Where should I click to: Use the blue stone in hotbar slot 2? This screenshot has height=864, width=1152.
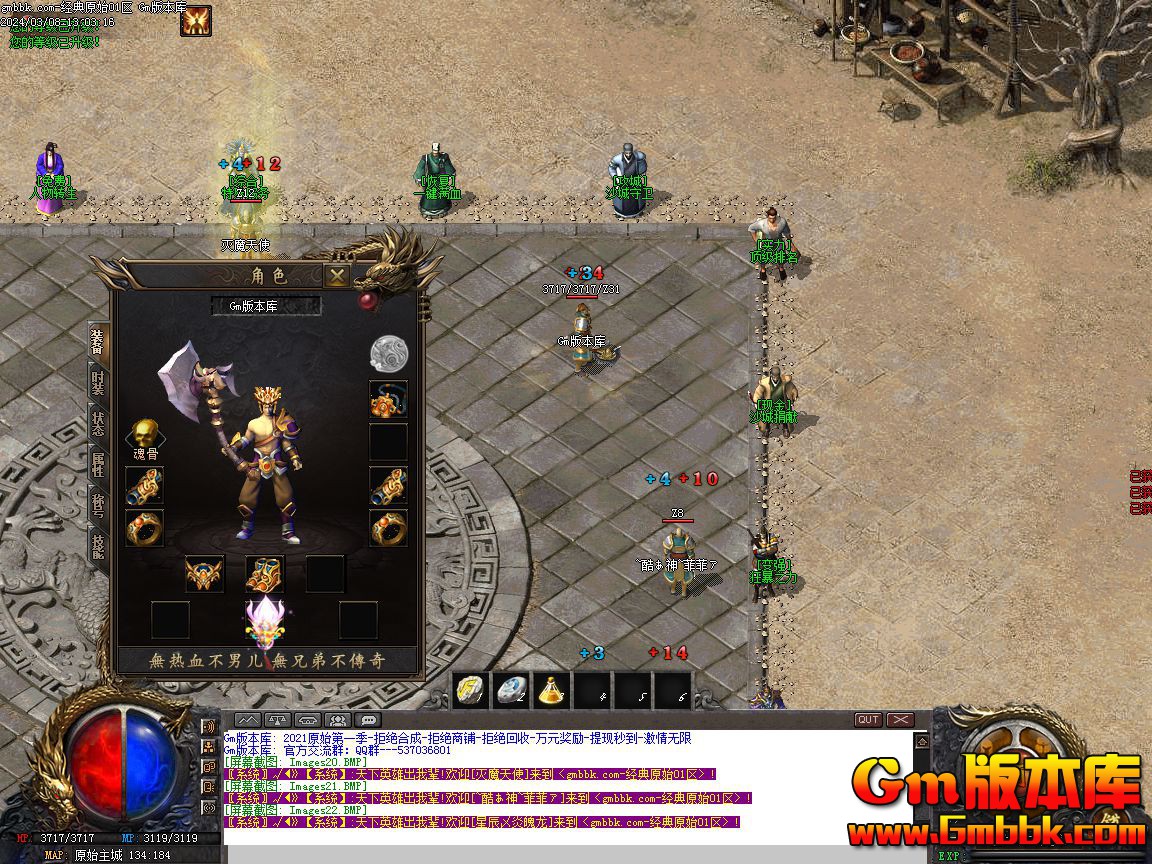(x=512, y=689)
